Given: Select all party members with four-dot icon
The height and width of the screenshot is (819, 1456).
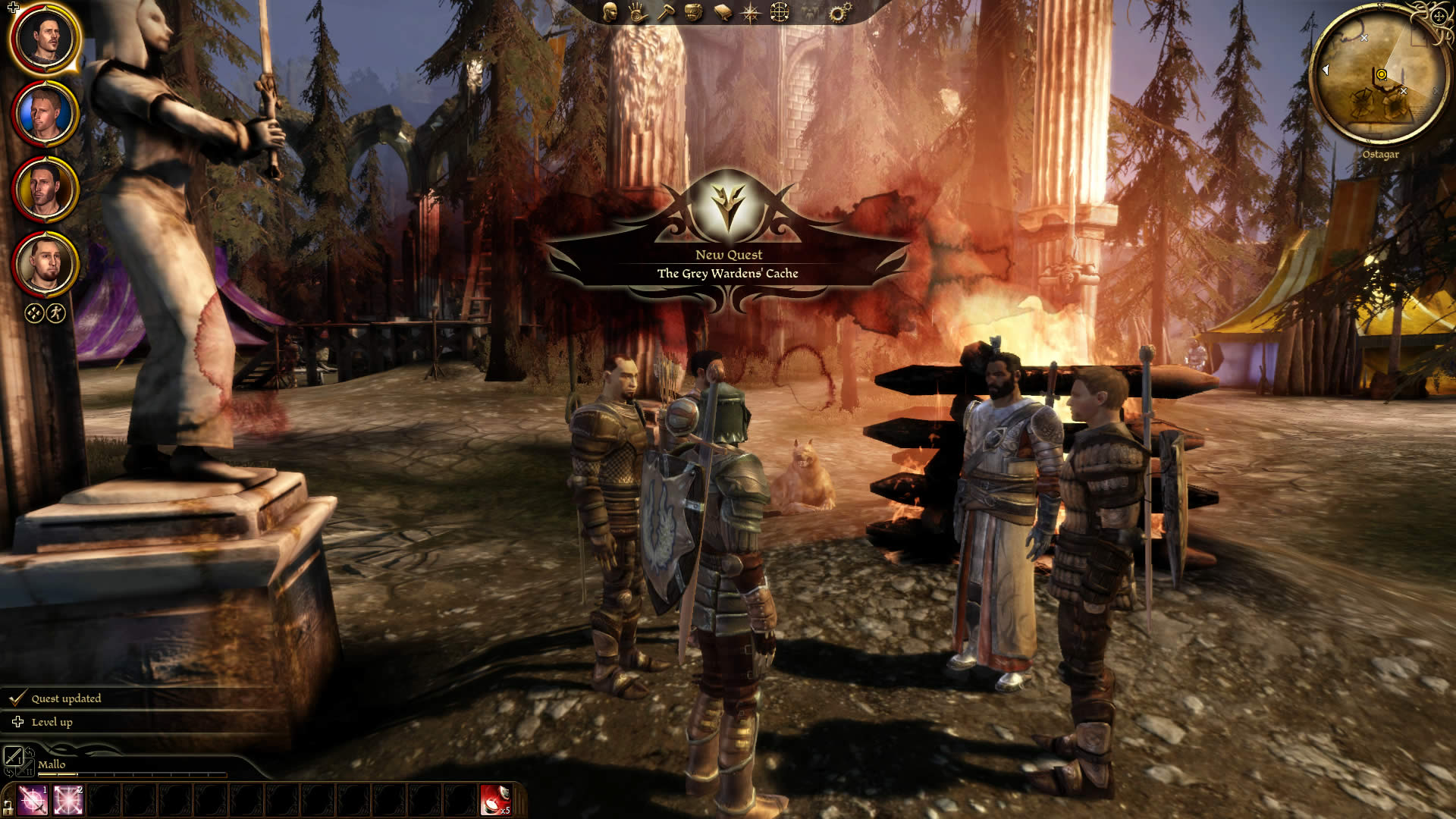Looking at the screenshot, I should (34, 312).
